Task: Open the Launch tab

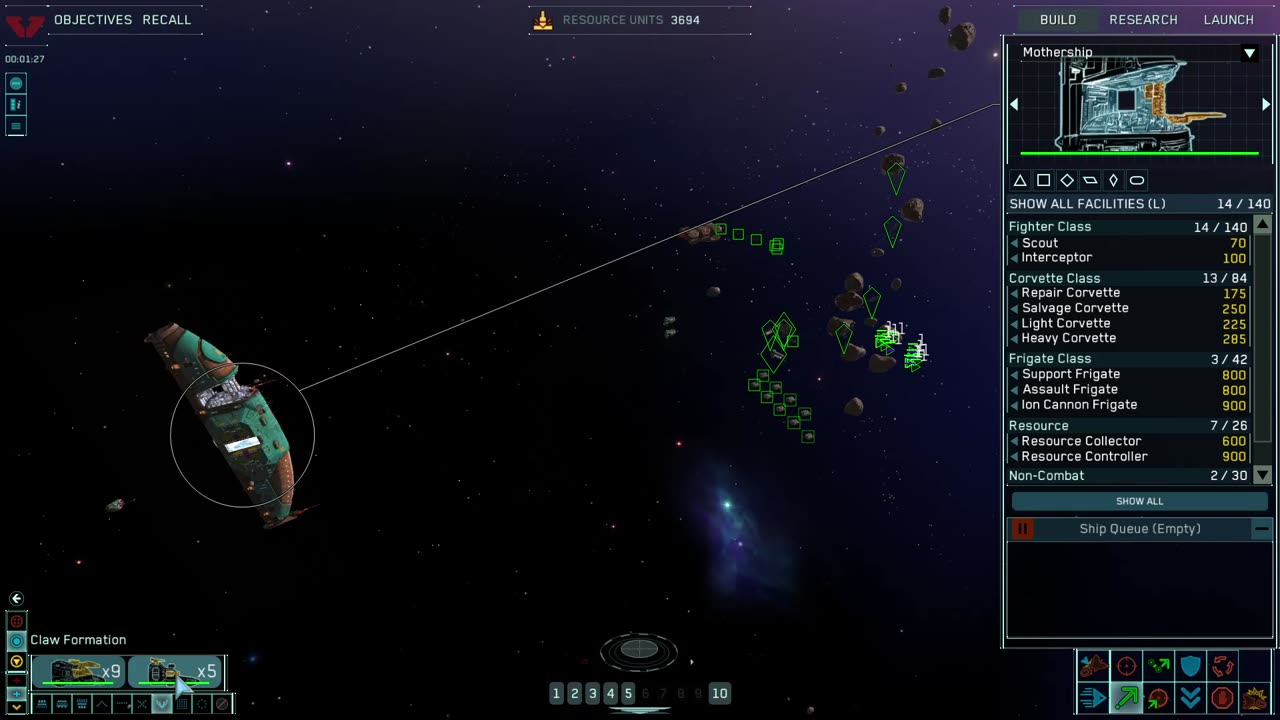Action: point(1228,20)
